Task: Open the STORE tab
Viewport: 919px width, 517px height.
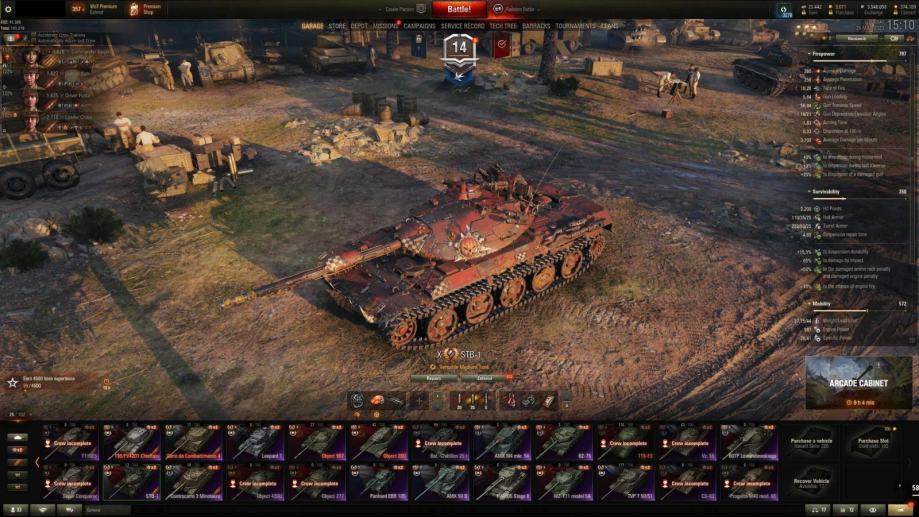Action: (337, 26)
